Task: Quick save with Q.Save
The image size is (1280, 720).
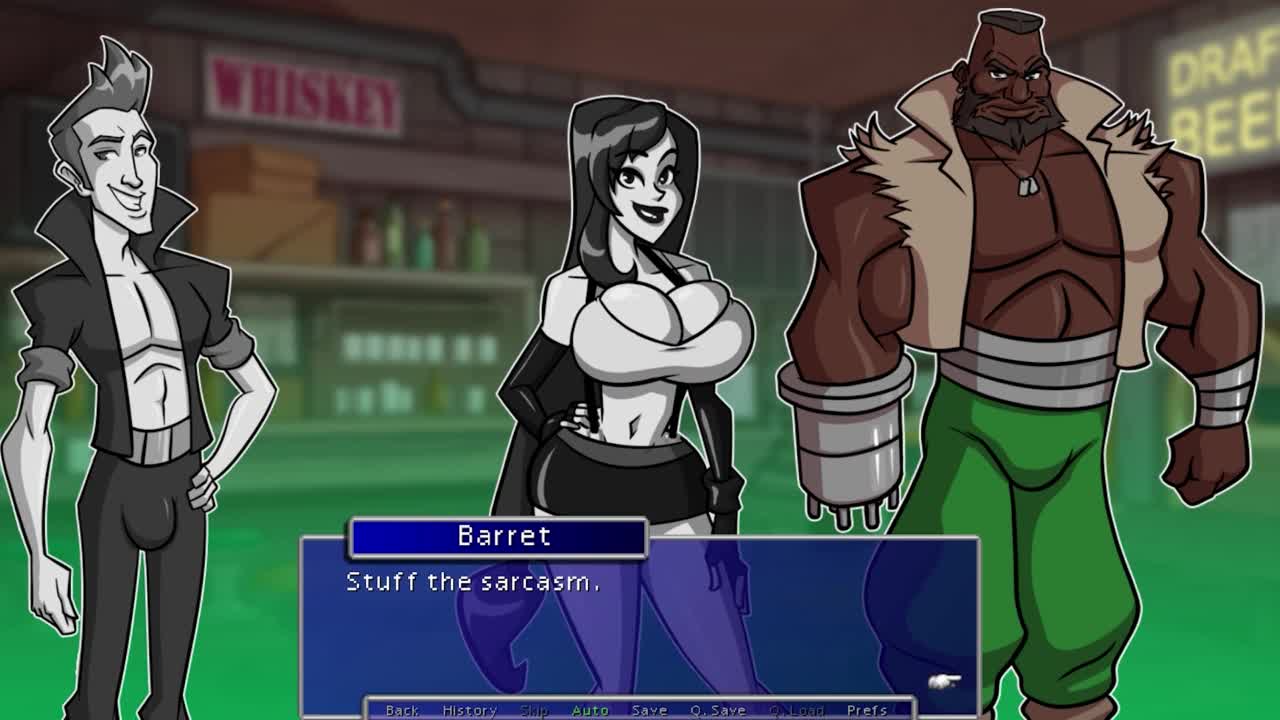Action: coord(717,710)
